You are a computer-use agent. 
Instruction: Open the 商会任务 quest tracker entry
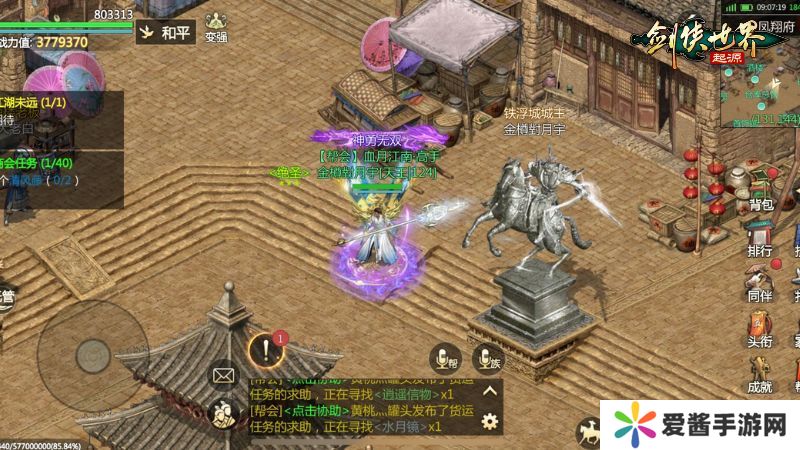coord(40,164)
